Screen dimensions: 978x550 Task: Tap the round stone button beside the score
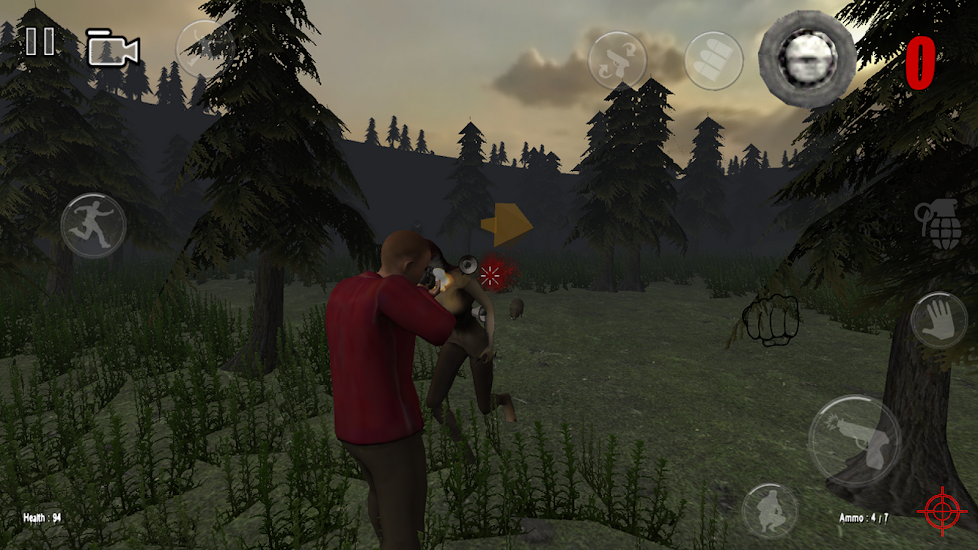pos(806,59)
